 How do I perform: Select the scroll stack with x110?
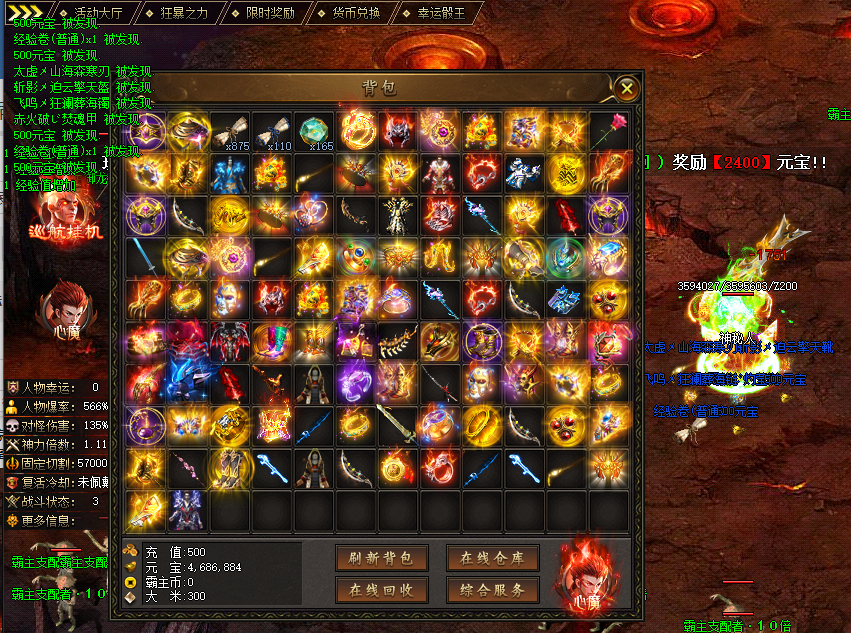click(x=272, y=132)
